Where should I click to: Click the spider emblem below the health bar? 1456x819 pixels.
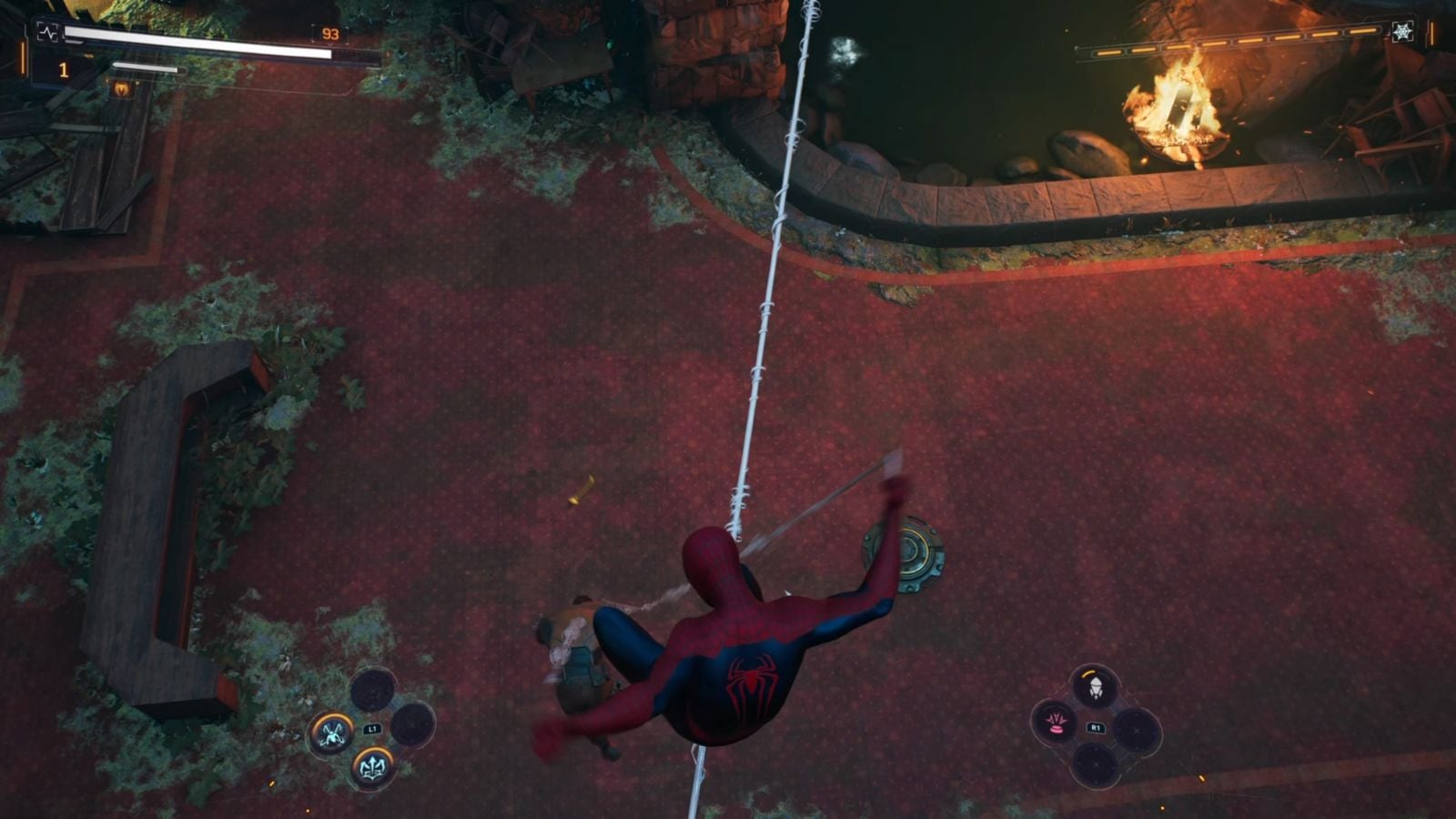(x=122, y=89)
